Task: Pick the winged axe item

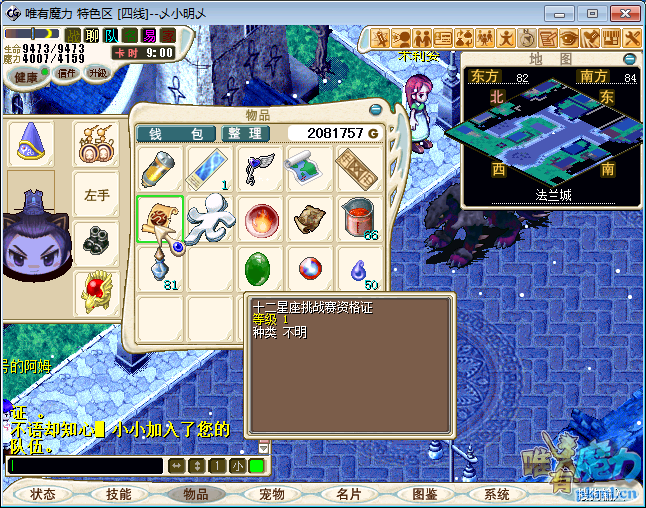Action: (x=258, y=168)
